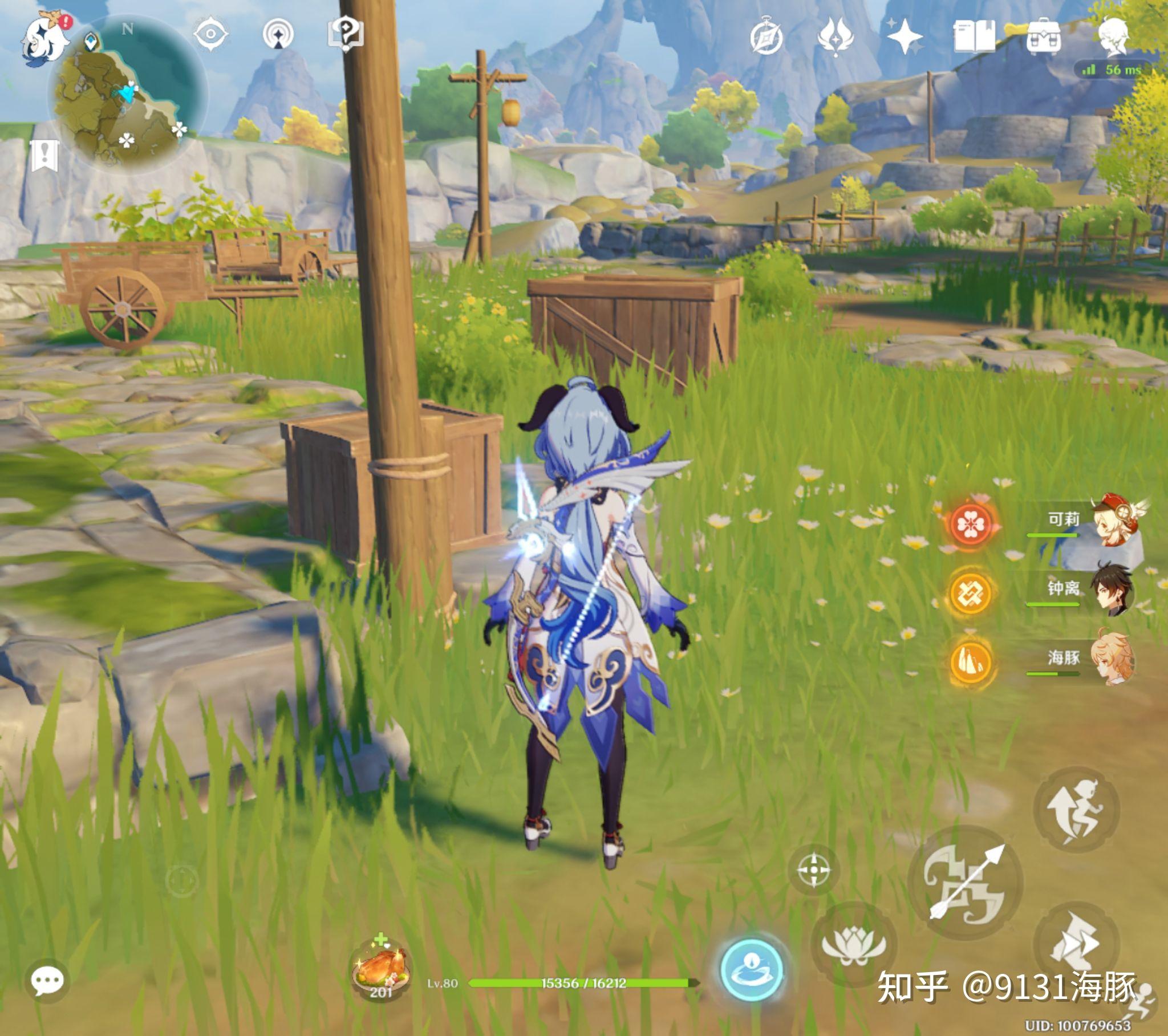Open the chat speech bubble
This screenshot has height=1036, width=1168.
coord(47,982)
